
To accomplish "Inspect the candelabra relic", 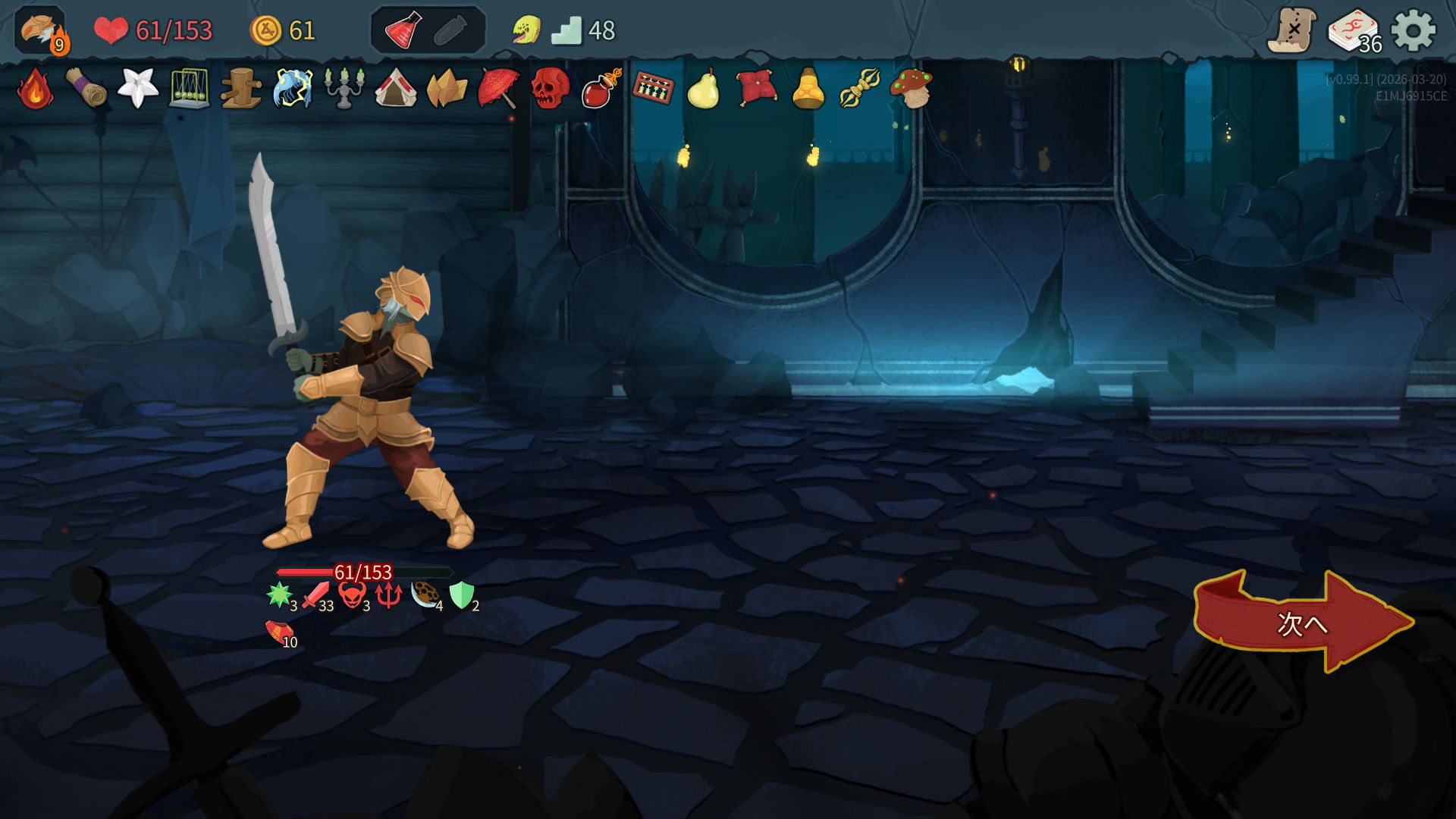I will (344, 89).
